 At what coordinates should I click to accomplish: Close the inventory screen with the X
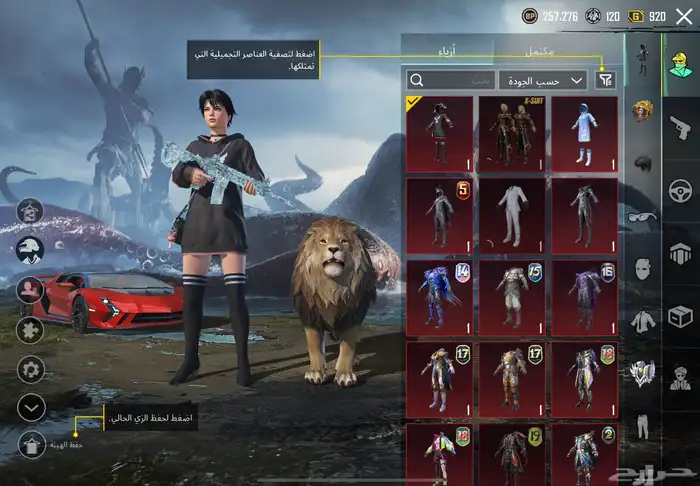[x=684, y=16]
